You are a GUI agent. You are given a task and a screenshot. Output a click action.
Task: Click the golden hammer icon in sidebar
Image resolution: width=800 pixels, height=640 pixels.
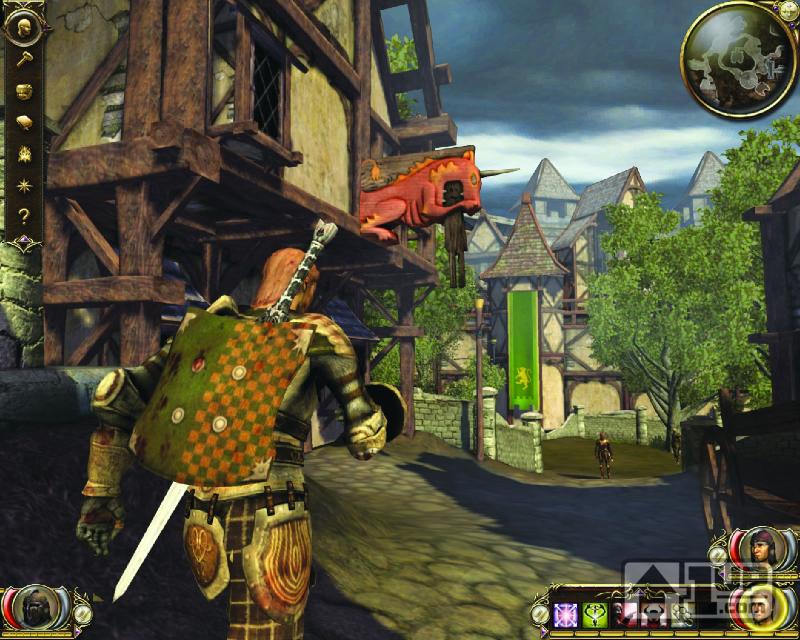coord(22,59)
